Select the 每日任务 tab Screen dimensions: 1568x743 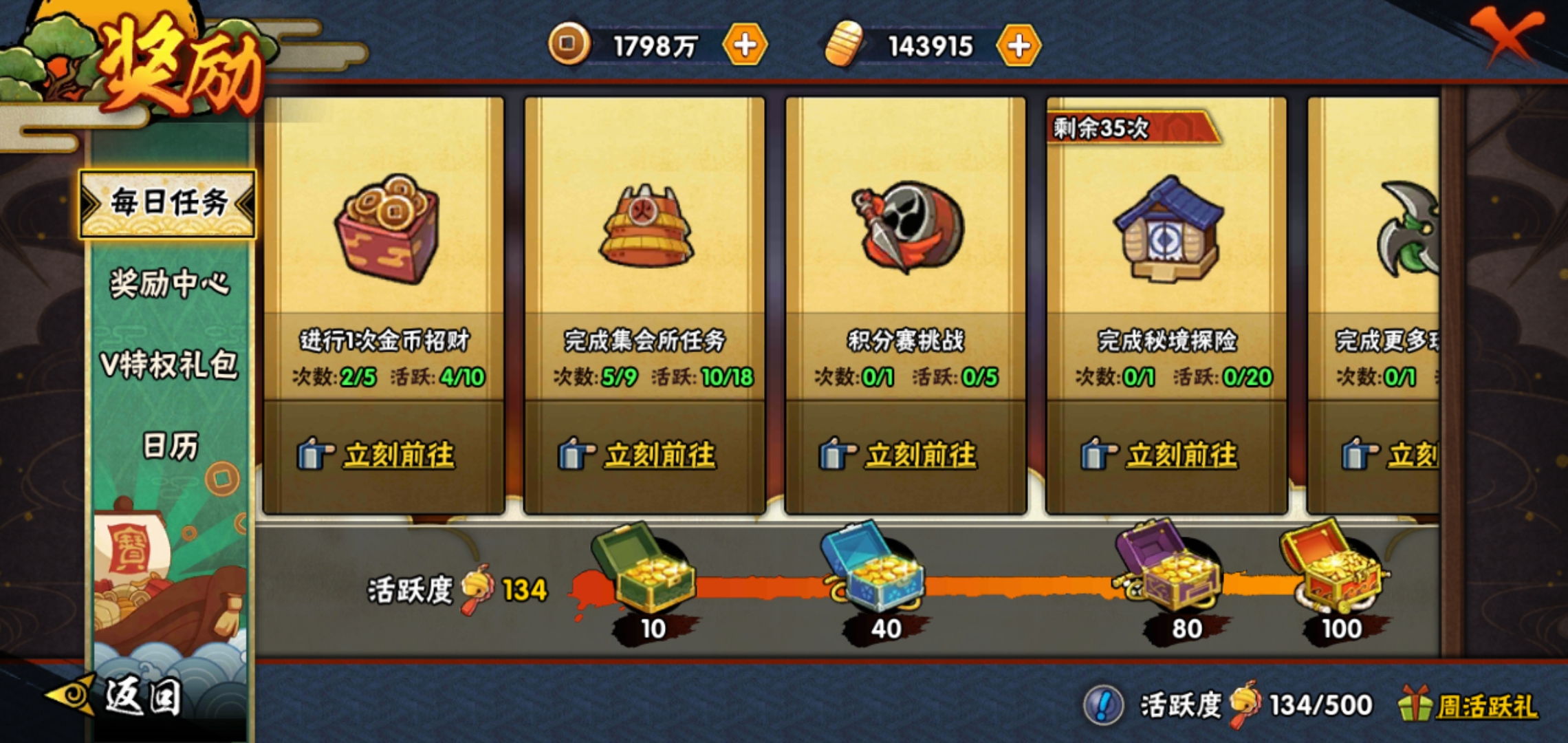coord(168,204)
